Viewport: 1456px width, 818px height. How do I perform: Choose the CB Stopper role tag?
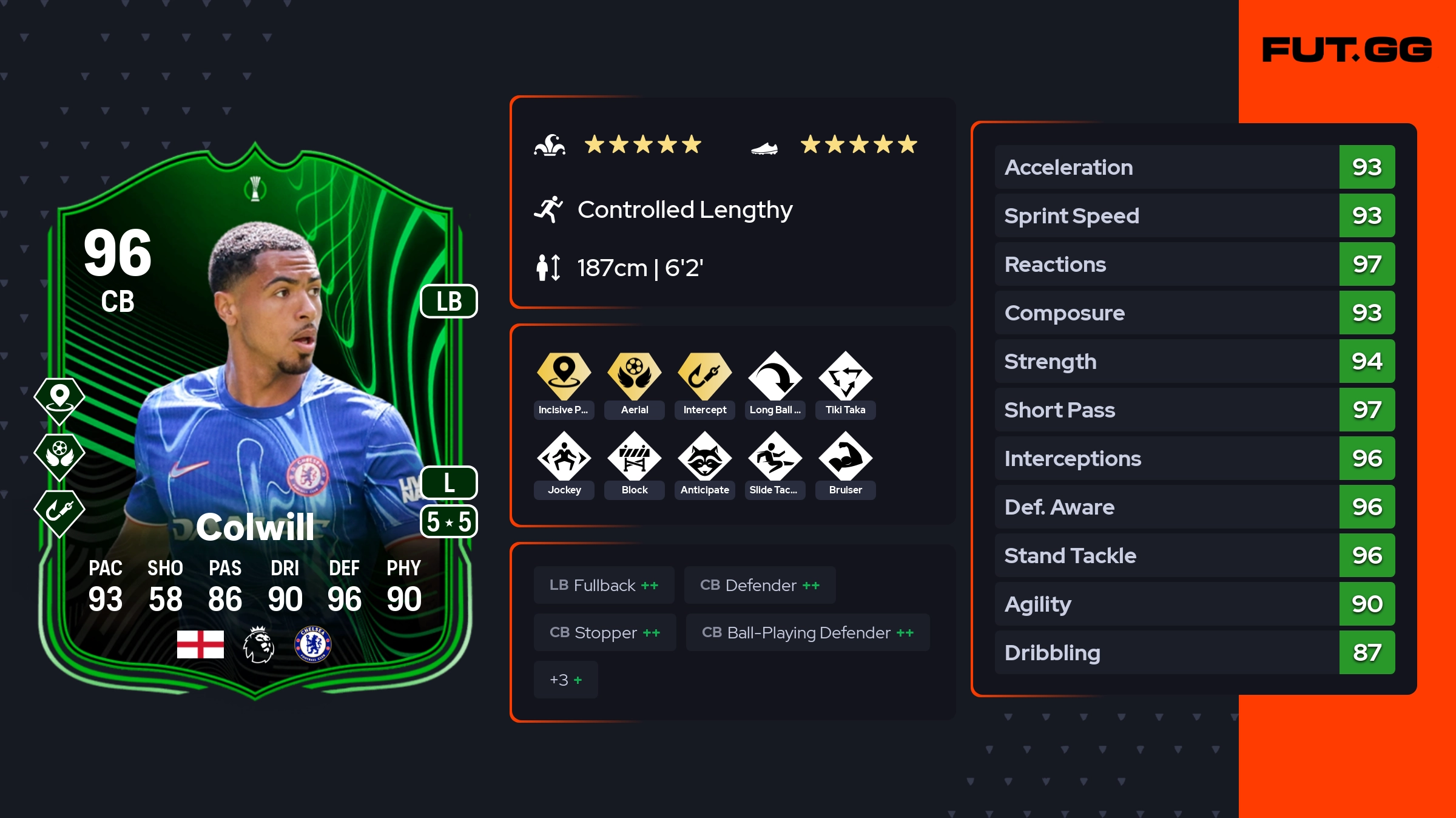tap(605, 632)
